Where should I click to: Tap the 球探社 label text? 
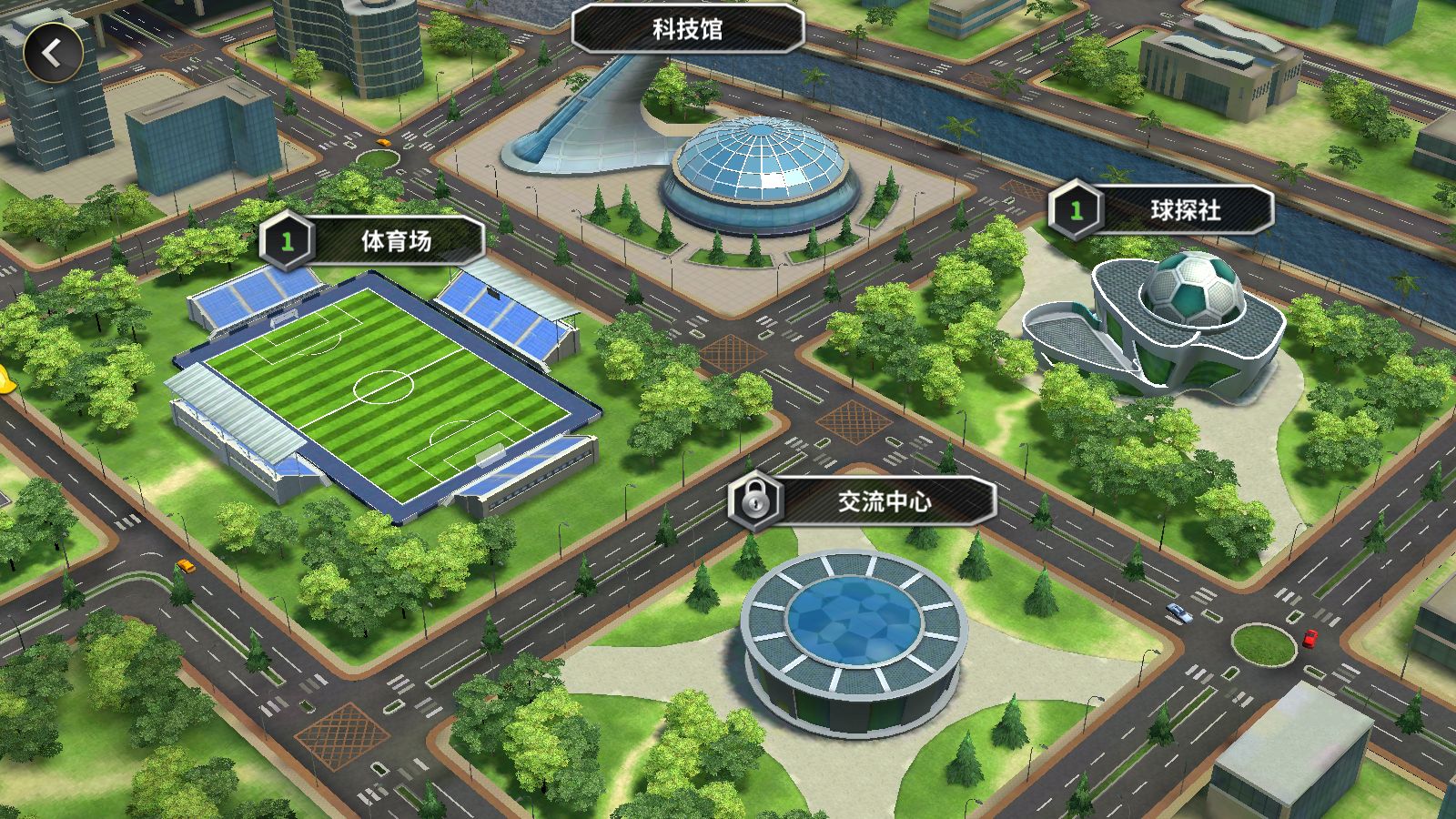[1188, 207]
